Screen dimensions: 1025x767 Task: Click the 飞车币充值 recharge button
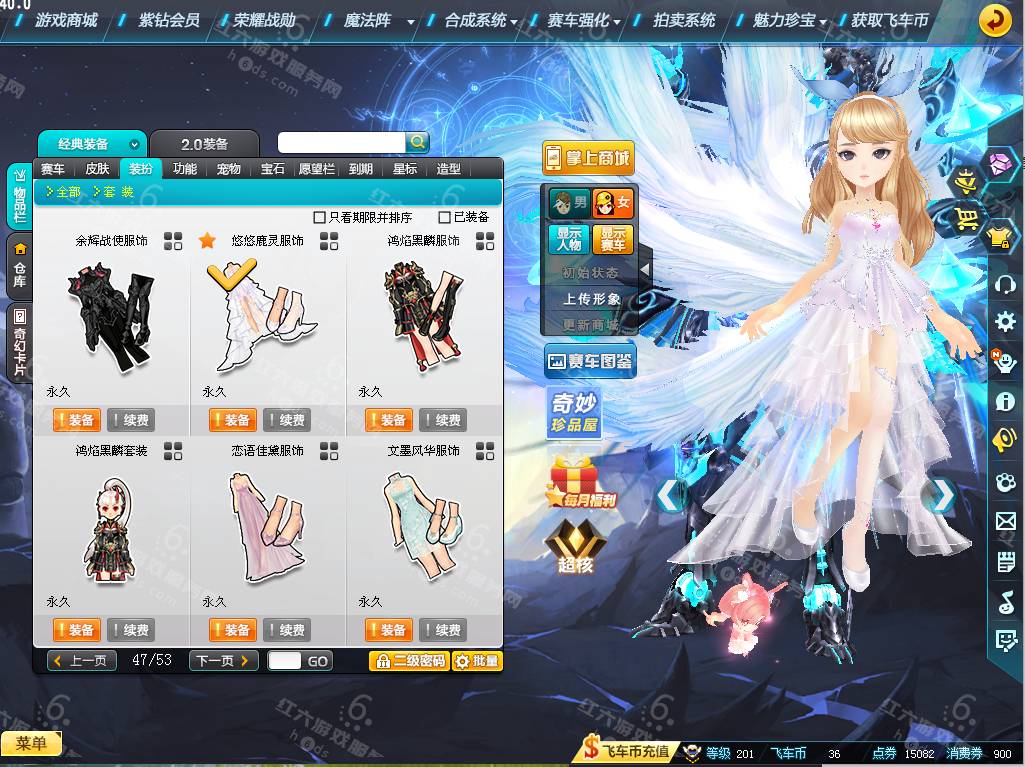tap(627, 753)
